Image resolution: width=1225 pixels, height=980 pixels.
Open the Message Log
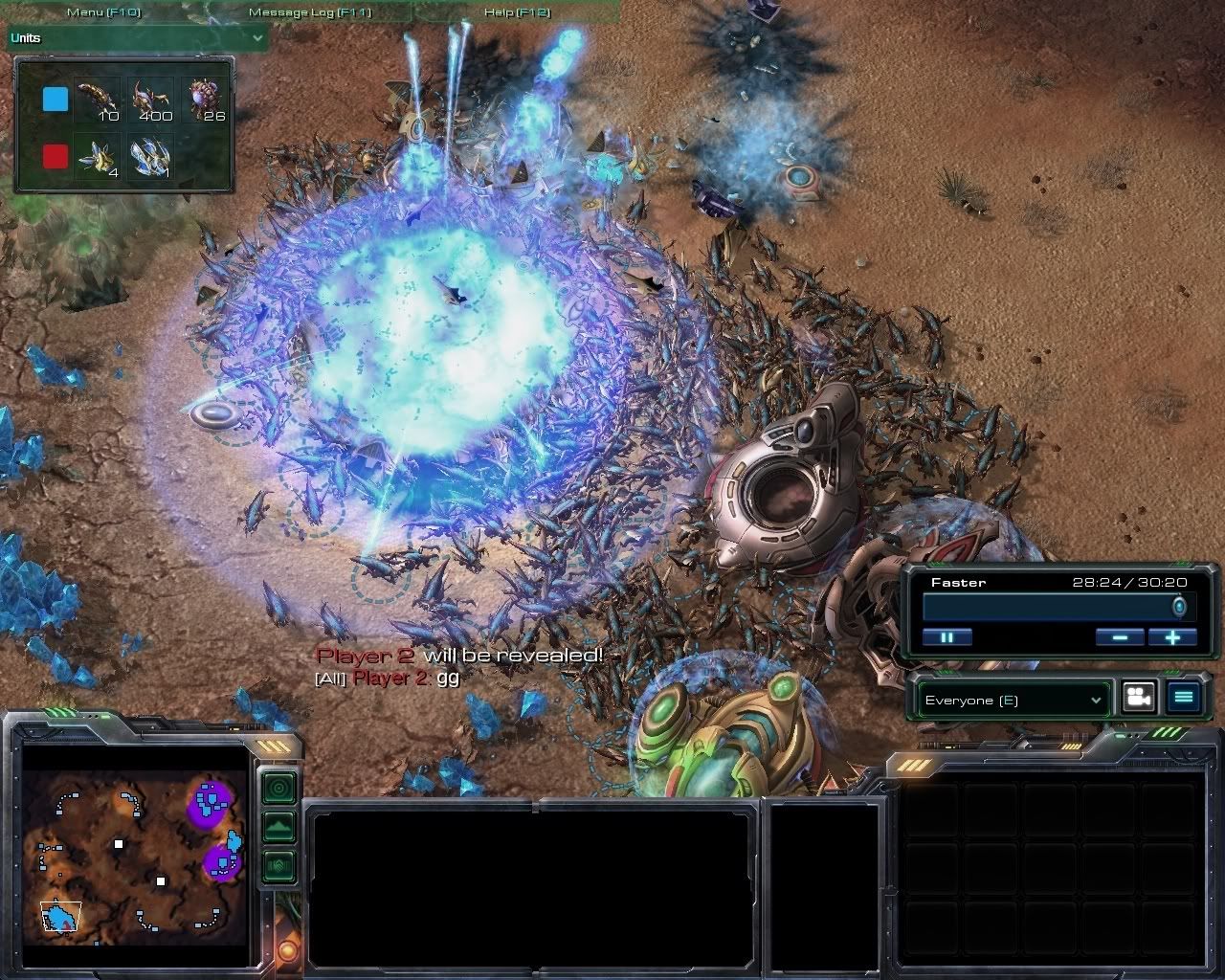click(x=309, y=12)
